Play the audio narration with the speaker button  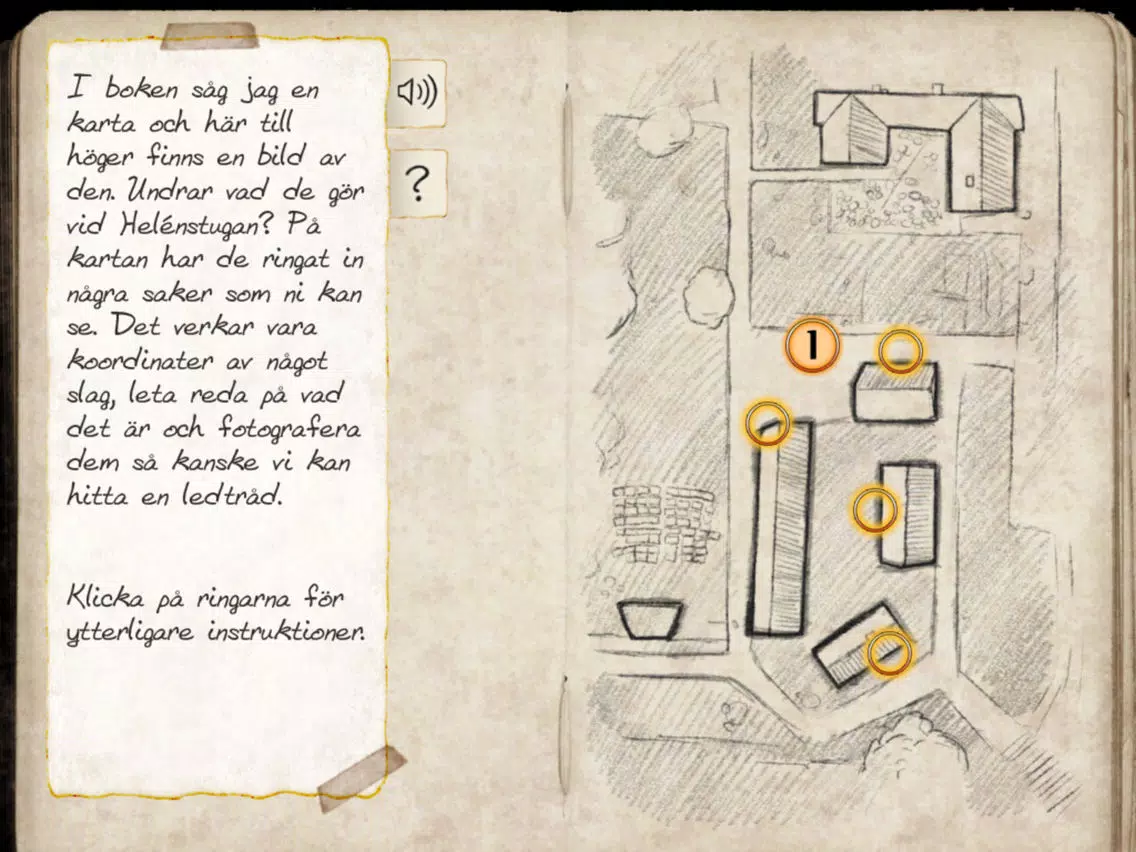[x=417, y=93]
